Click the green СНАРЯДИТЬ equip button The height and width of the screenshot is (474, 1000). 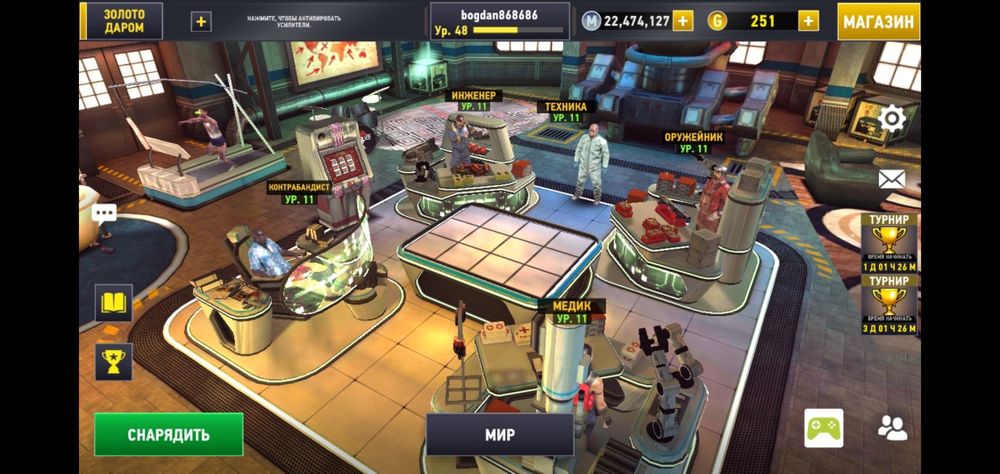point(169,434)
